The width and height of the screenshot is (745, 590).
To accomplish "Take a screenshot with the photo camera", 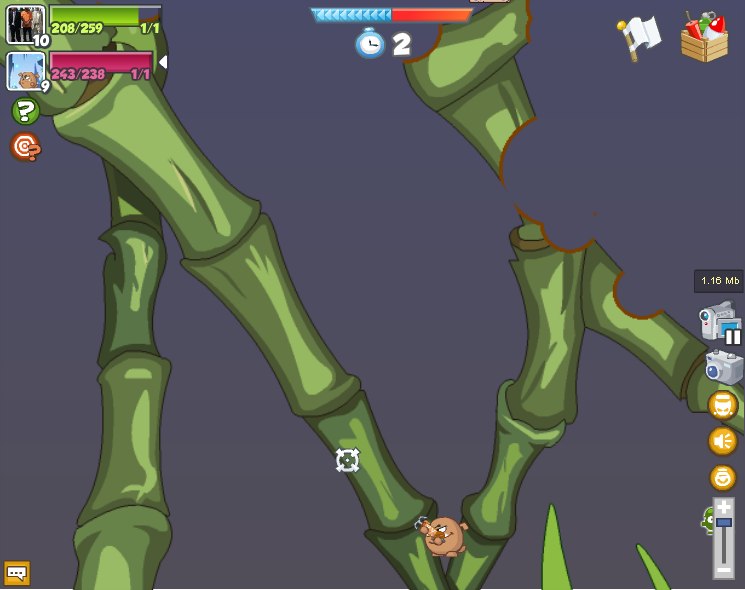I will (723, 367).
